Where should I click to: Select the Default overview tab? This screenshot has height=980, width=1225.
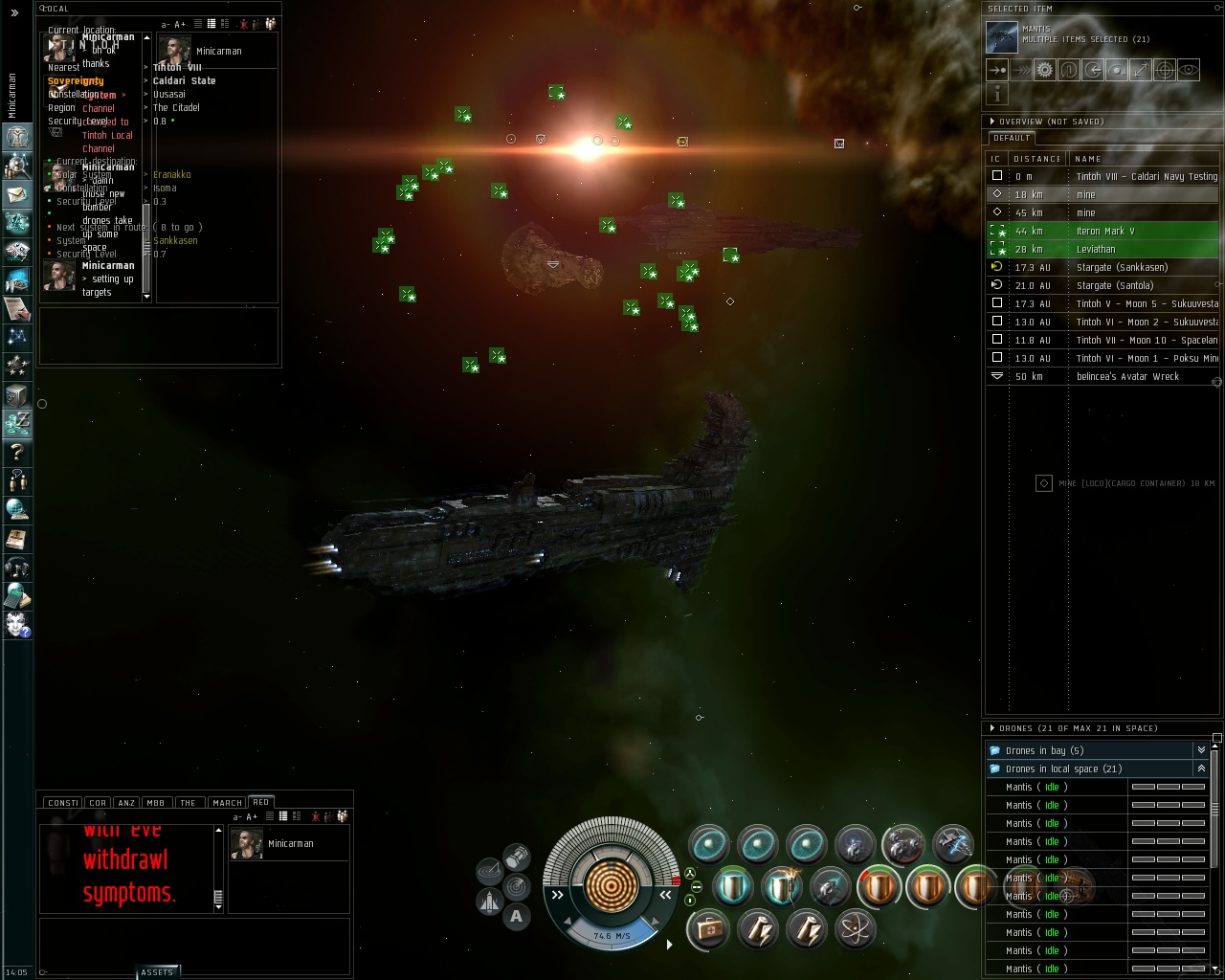coord(1012,138)
